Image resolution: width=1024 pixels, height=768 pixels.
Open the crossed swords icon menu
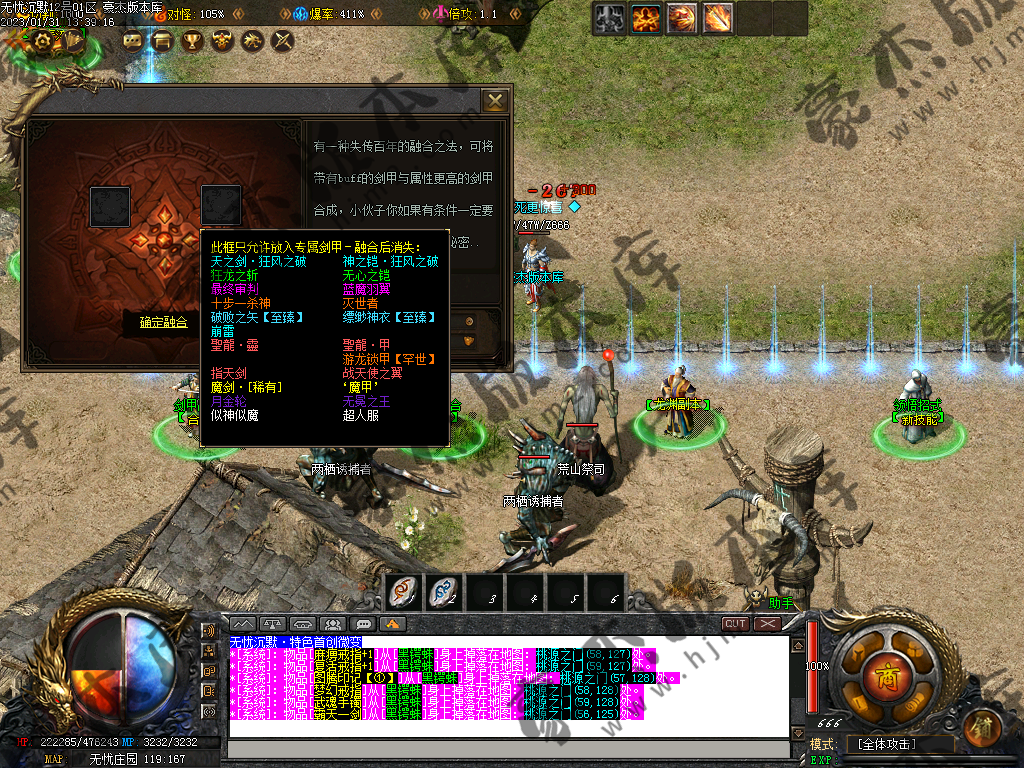[283, 41]
